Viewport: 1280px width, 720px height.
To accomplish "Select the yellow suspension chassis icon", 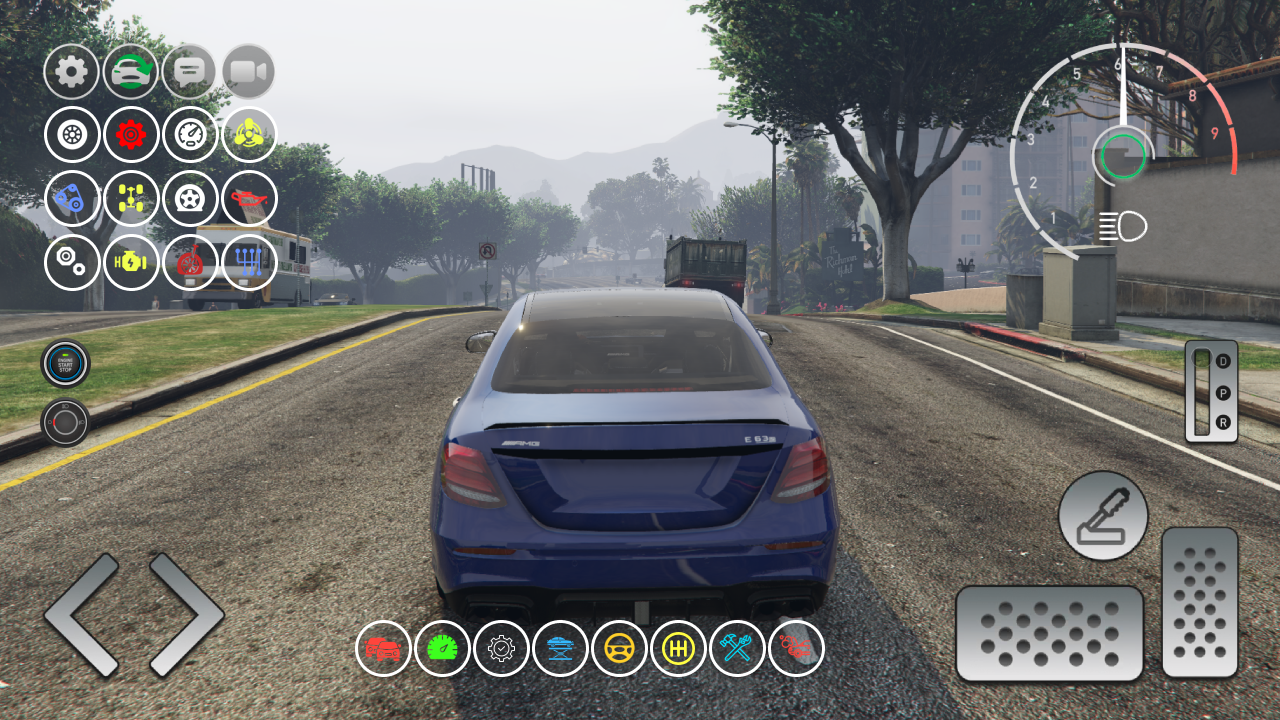I will point(130,199).
